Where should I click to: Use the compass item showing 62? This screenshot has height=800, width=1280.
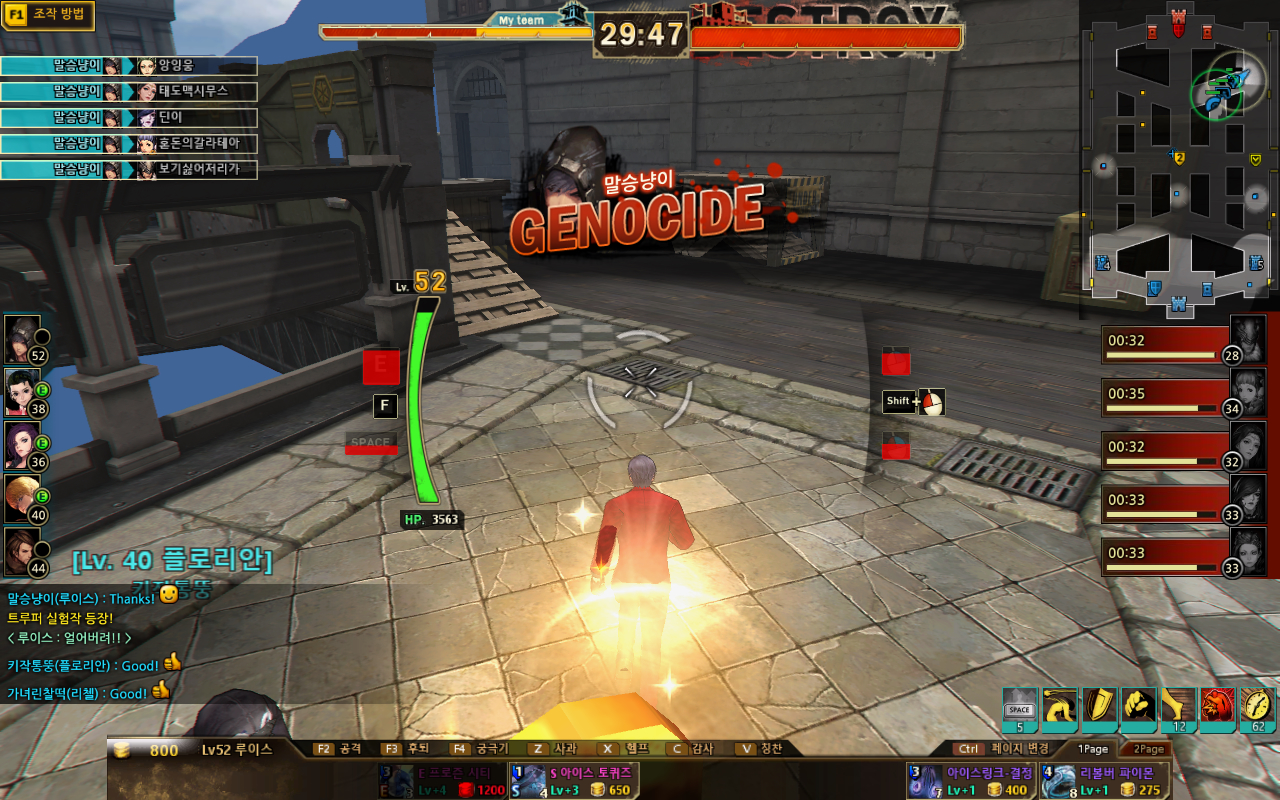tap(1257, 708)
